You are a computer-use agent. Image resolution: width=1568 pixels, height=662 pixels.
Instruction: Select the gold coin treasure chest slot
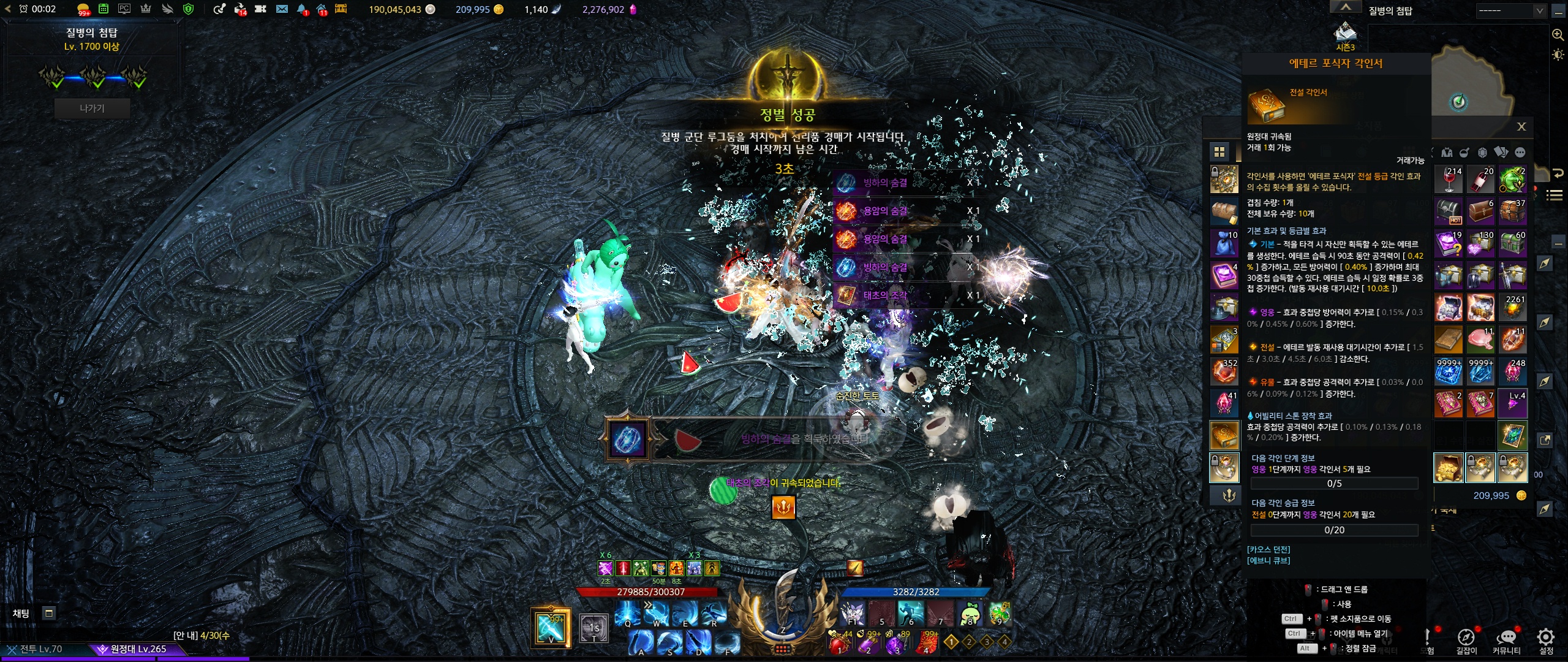(1449, 468)
